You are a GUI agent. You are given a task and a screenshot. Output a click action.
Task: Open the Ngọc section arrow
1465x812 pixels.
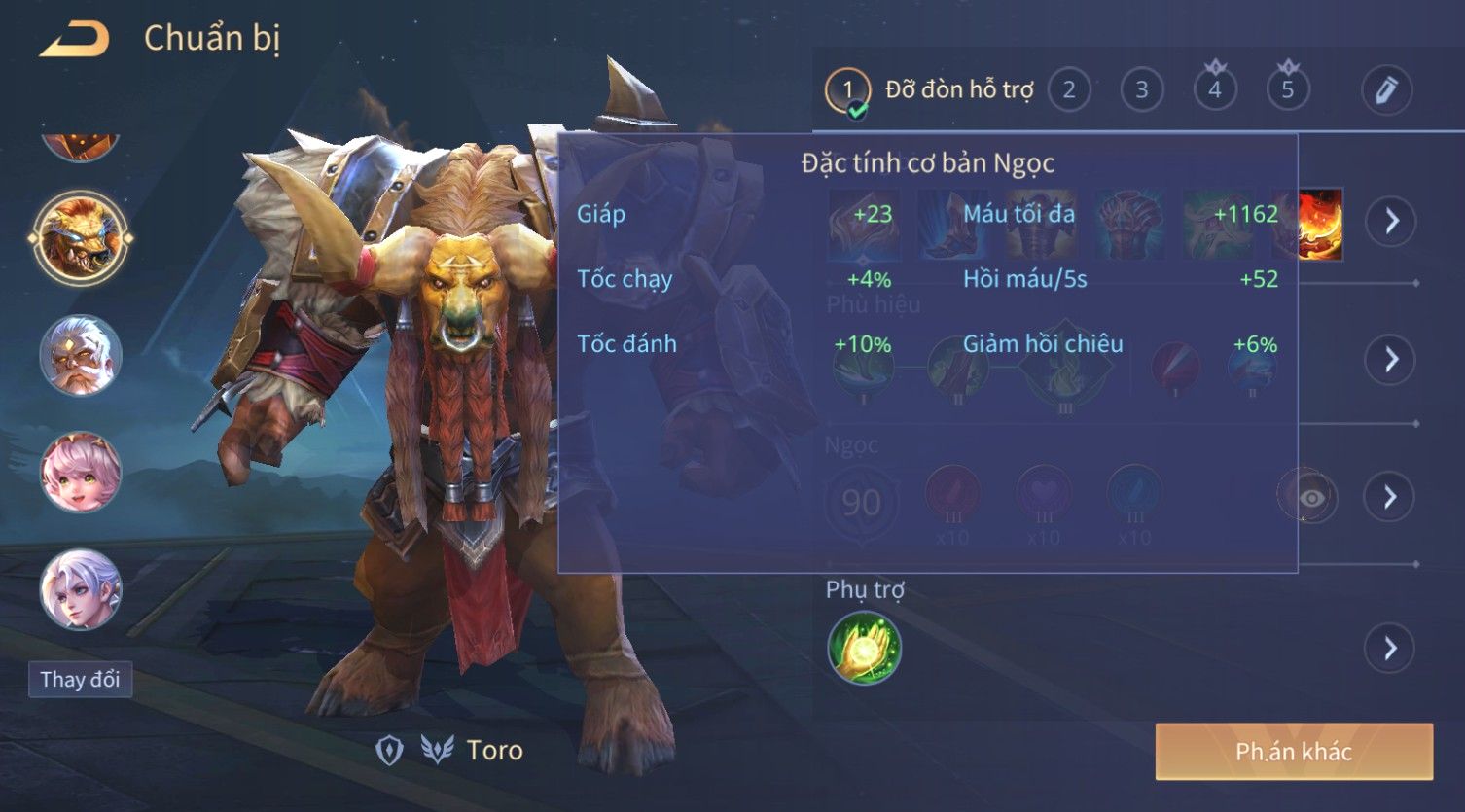click(x=1391, y=497)
